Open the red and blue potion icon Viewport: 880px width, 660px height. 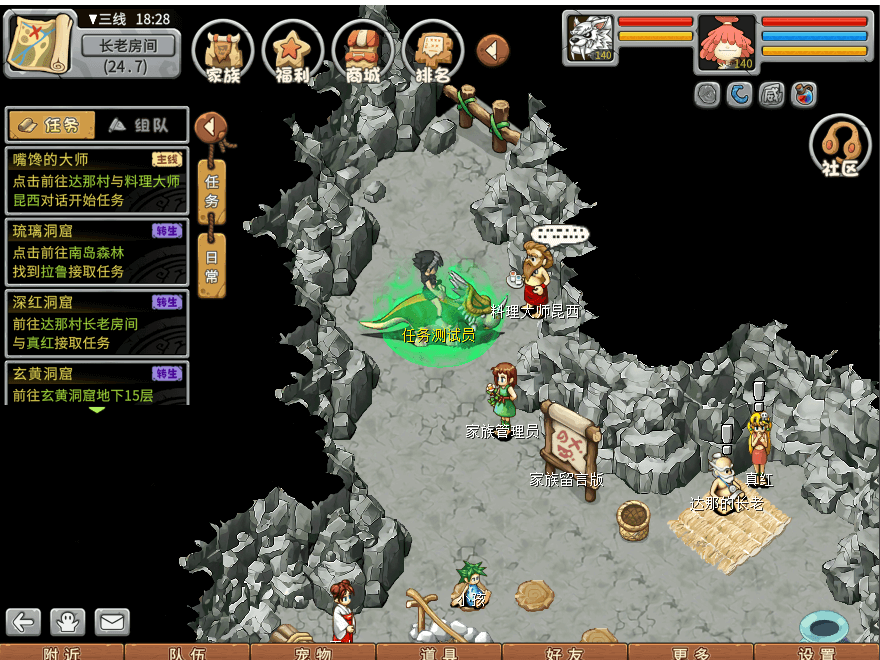803,95
